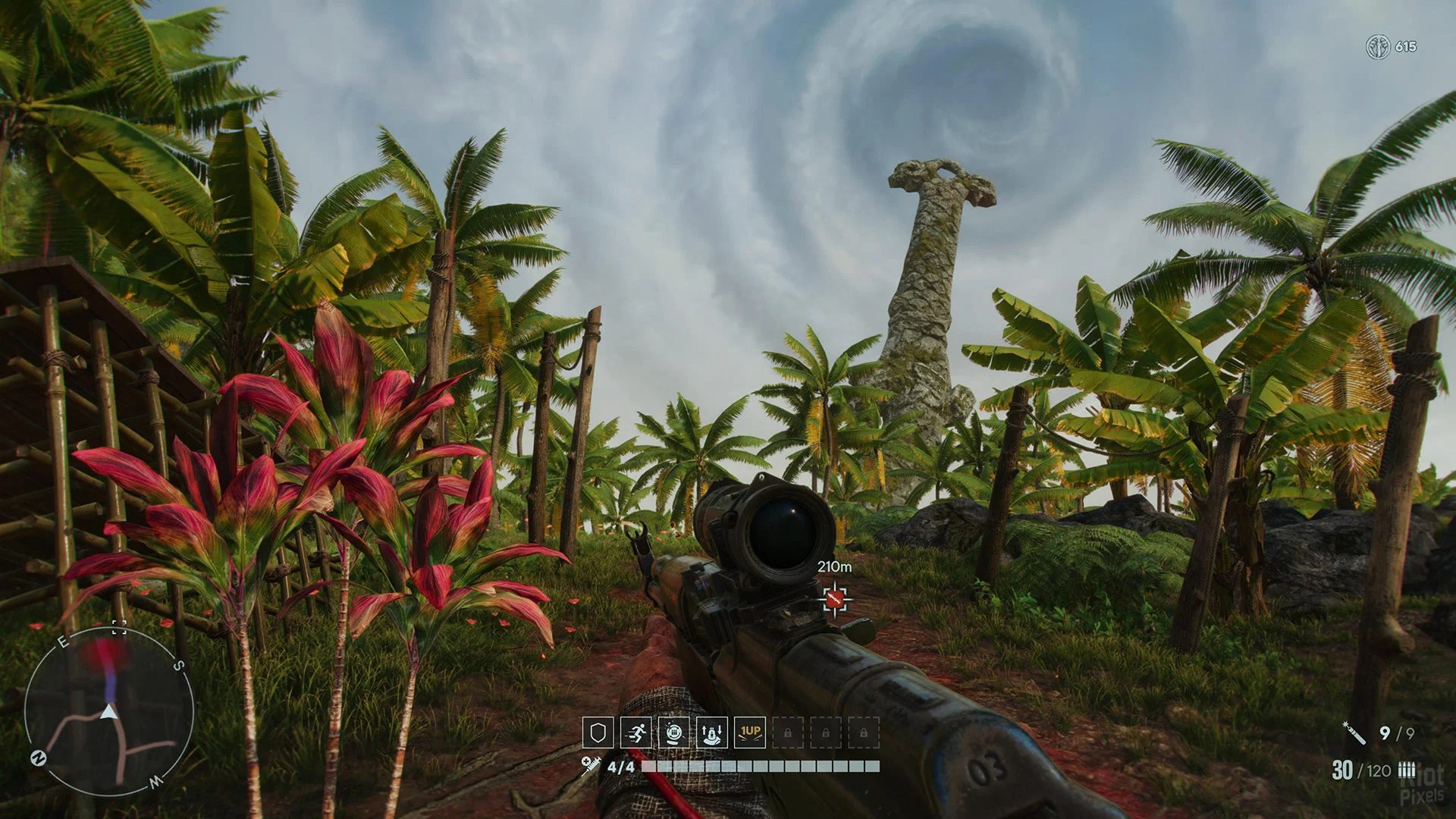Click the currency emblem icon
This screenshot has height=819, width=1456.
[x=1376, y=47]
